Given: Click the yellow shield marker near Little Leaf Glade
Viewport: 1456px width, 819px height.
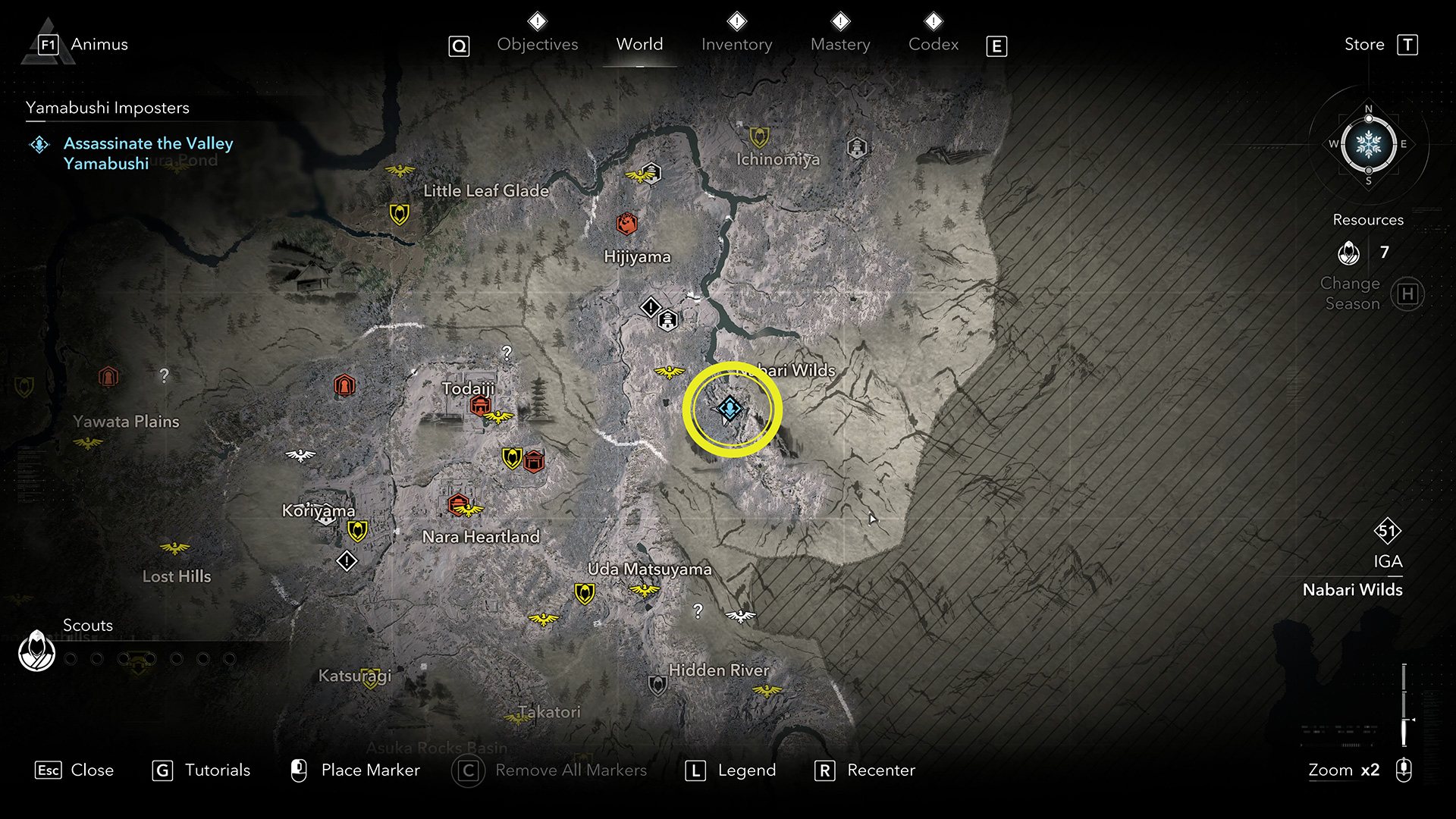Looking at the screenshot, I should [399, 214].
